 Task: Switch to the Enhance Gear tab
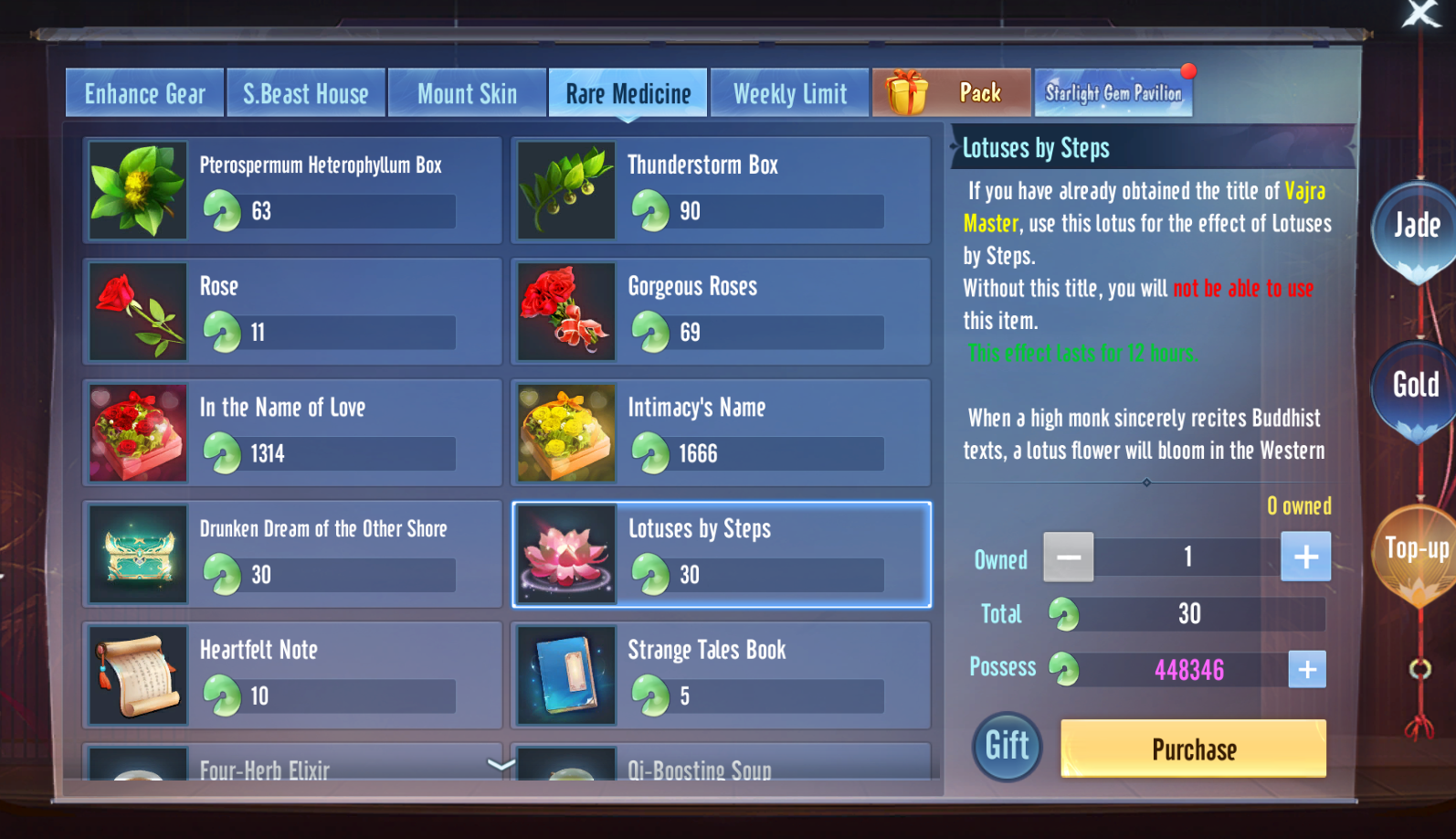(144, 93)
